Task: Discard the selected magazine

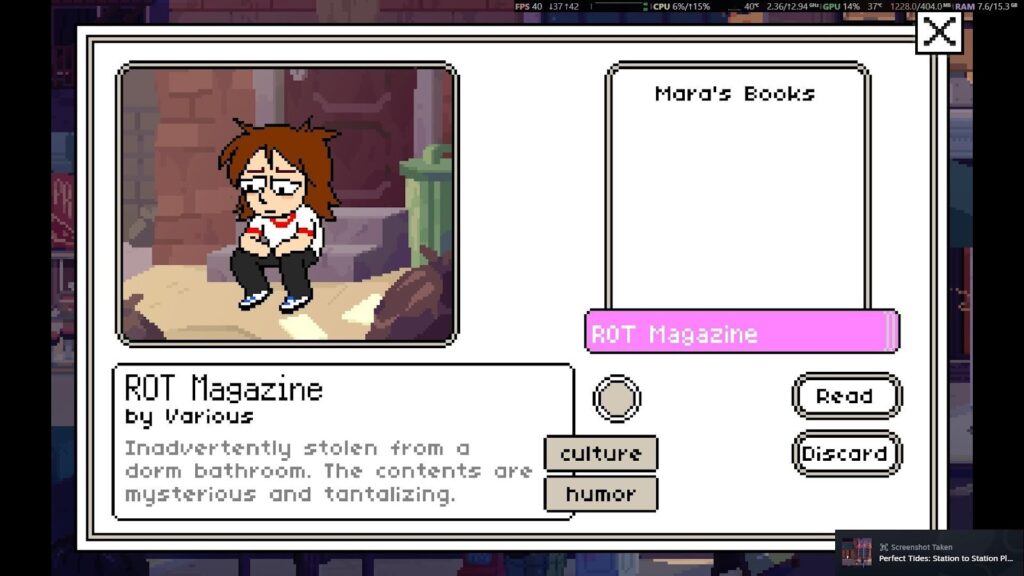Action: pyautogui.click(x=846, y=454)
